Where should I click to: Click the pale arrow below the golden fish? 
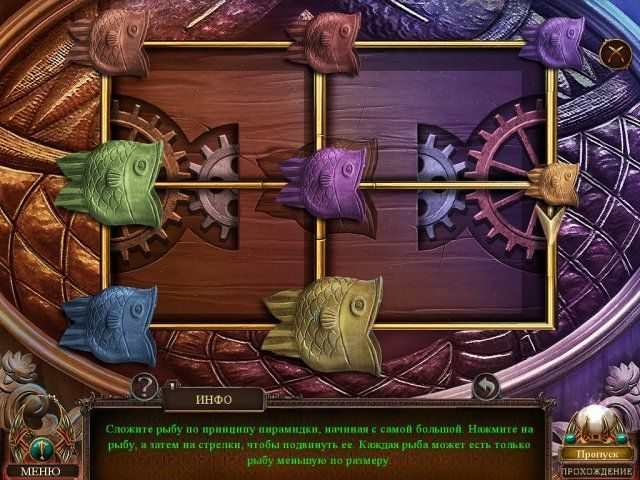[x=548, y=222]
